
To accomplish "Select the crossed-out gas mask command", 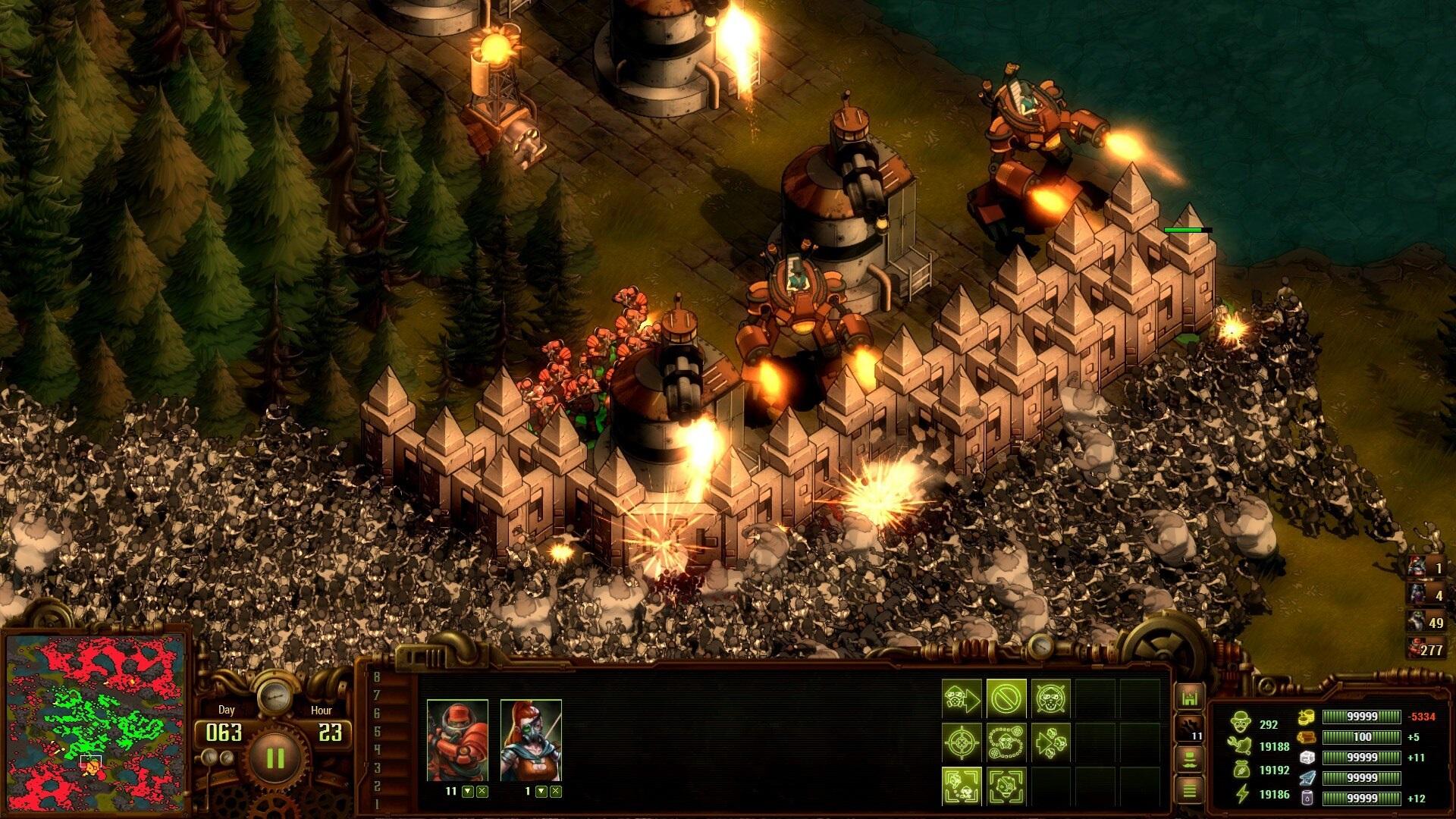I will (1050, 698).
